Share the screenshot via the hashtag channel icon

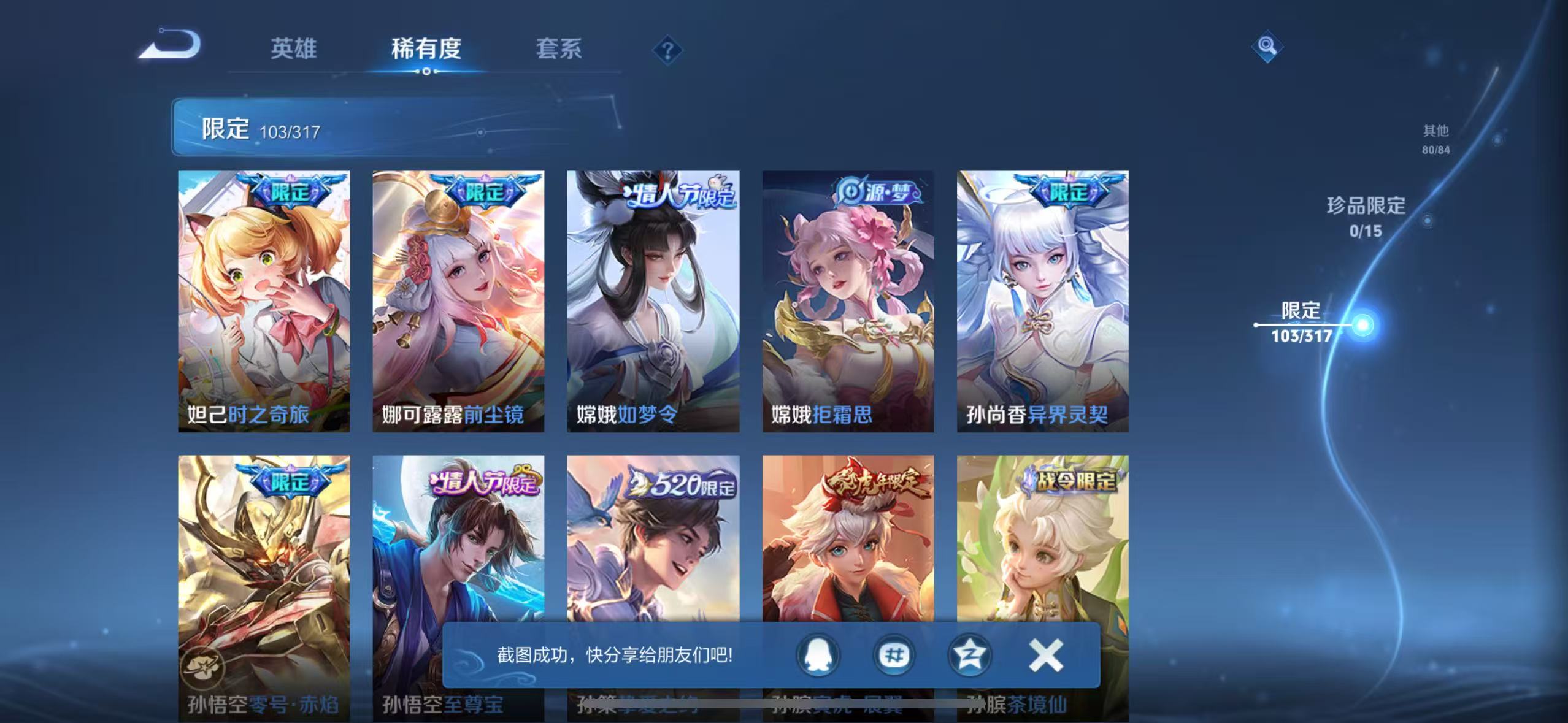pyautogui.click(x=894, y=655)
